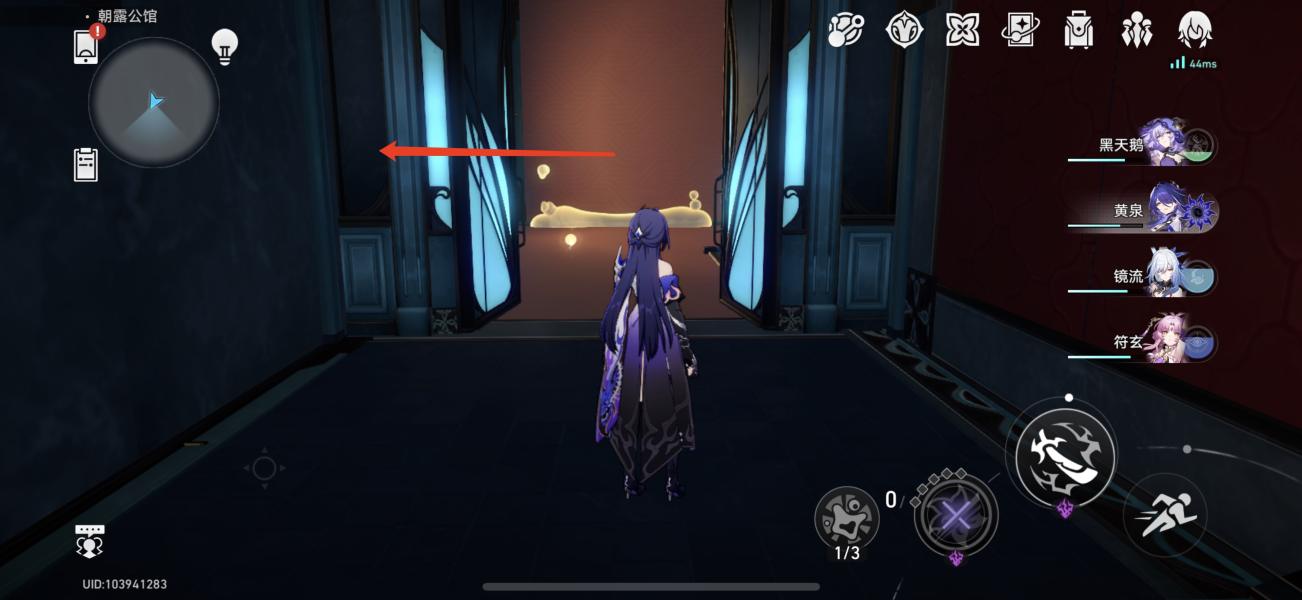Toggle the sprint running-figure button
The image size is (1302, 600).
pyautogui.click(x=1164, y=516)
